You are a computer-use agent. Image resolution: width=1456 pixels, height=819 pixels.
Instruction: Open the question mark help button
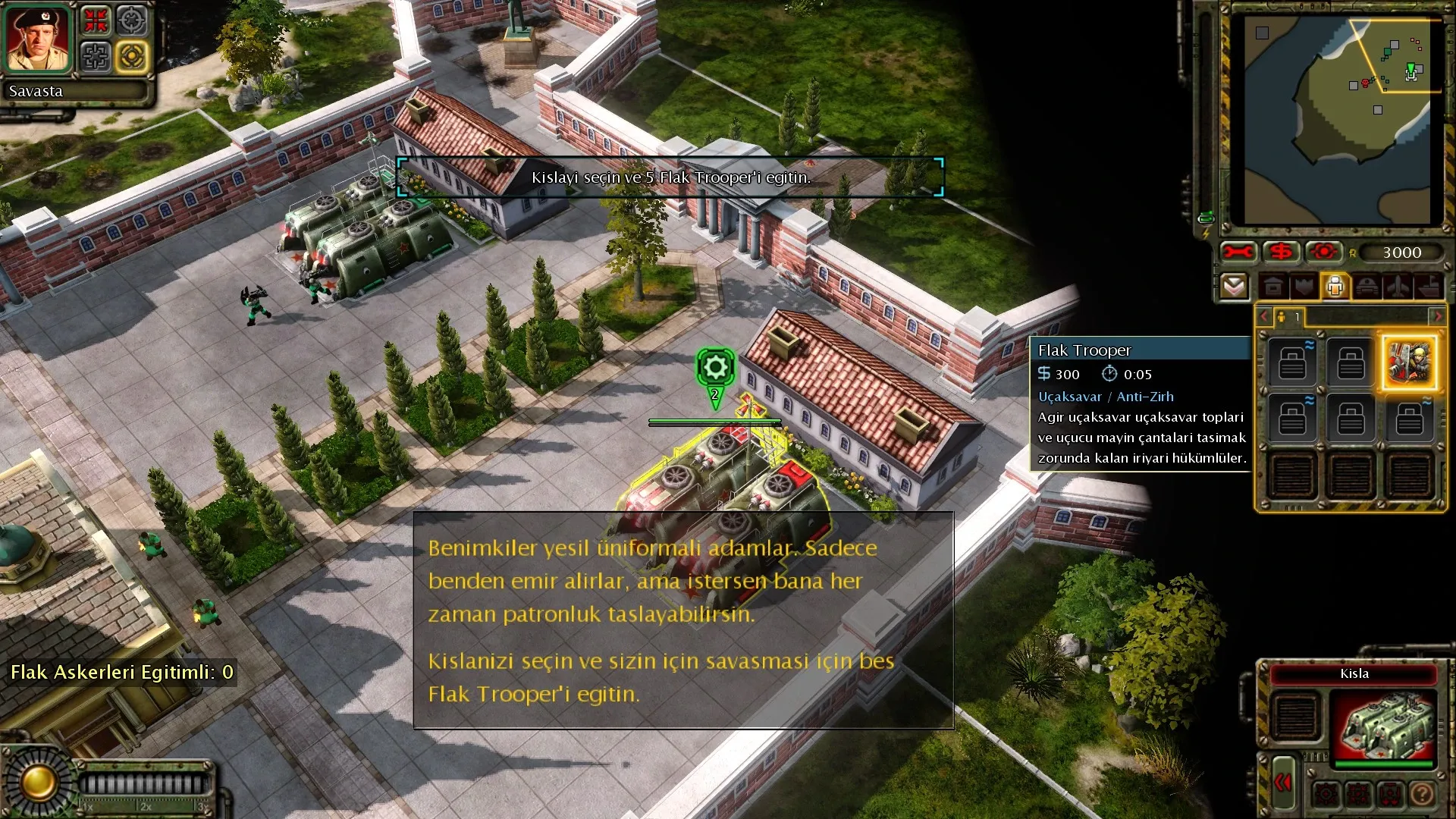[x=1423, y=794]
